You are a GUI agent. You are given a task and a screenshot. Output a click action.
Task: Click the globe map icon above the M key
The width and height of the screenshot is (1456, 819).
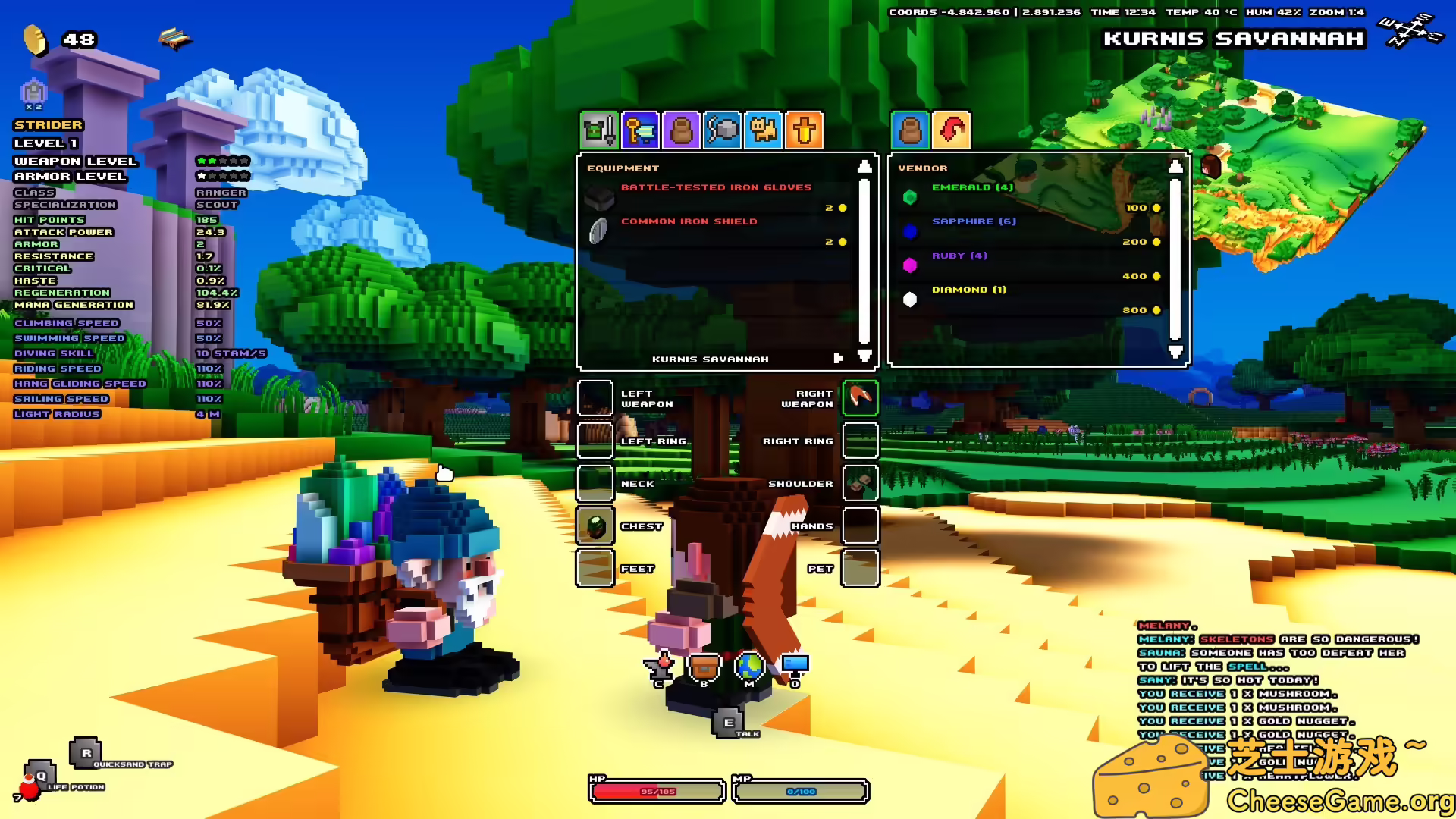pyautogui.click(x=749, y=666)
